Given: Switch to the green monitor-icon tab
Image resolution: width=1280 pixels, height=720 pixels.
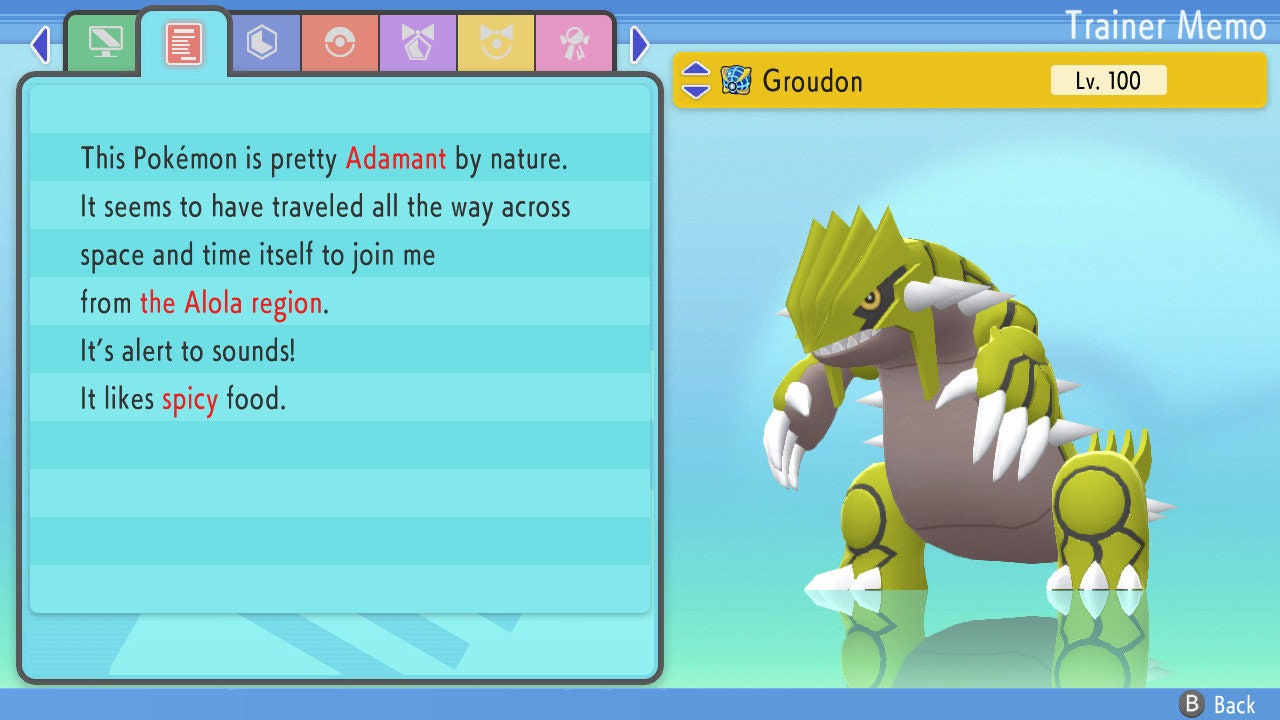Looking at the screenshot, I should click(x=105, y=42).
